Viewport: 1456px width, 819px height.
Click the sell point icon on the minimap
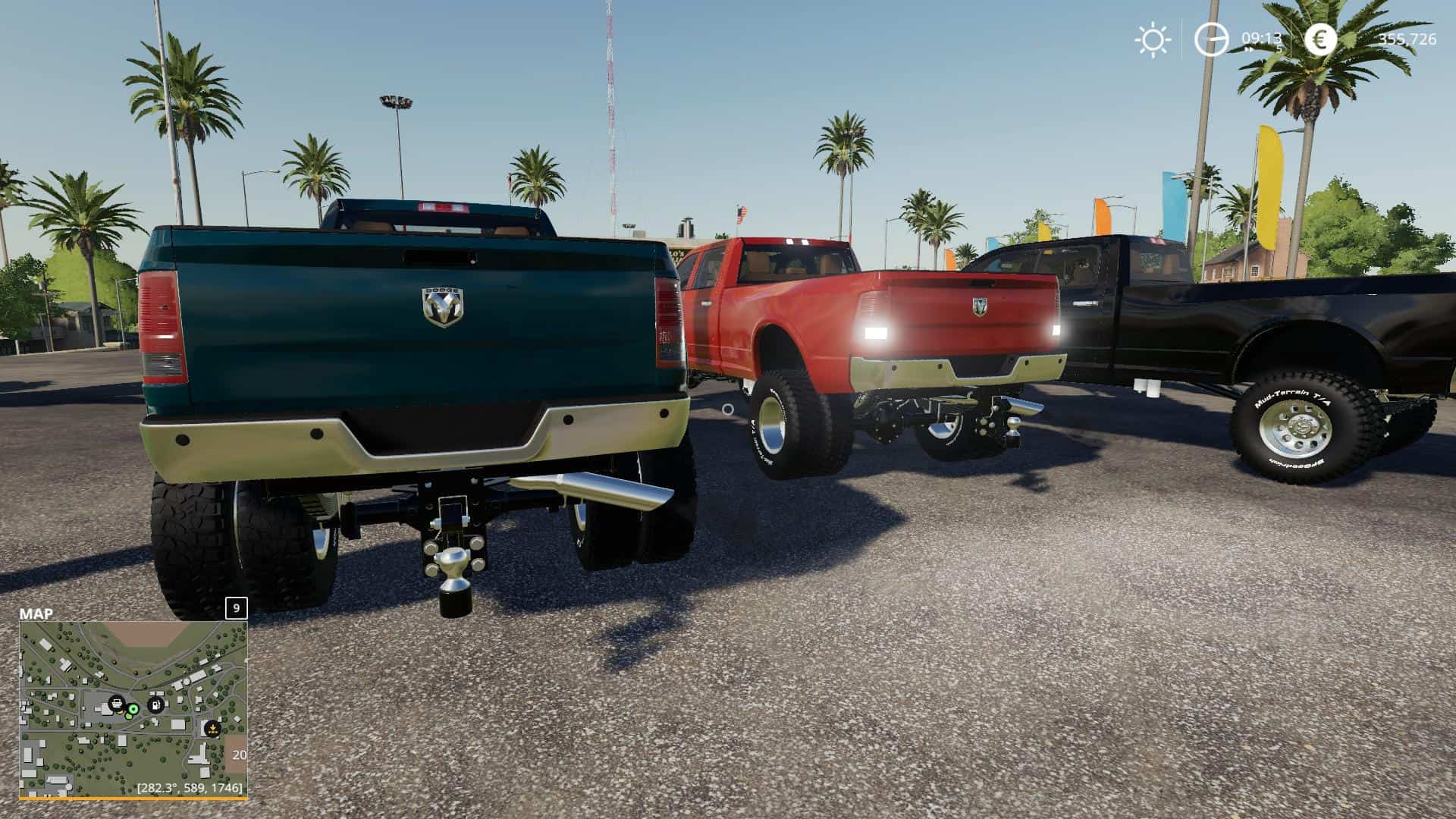(x=212, y=728)
